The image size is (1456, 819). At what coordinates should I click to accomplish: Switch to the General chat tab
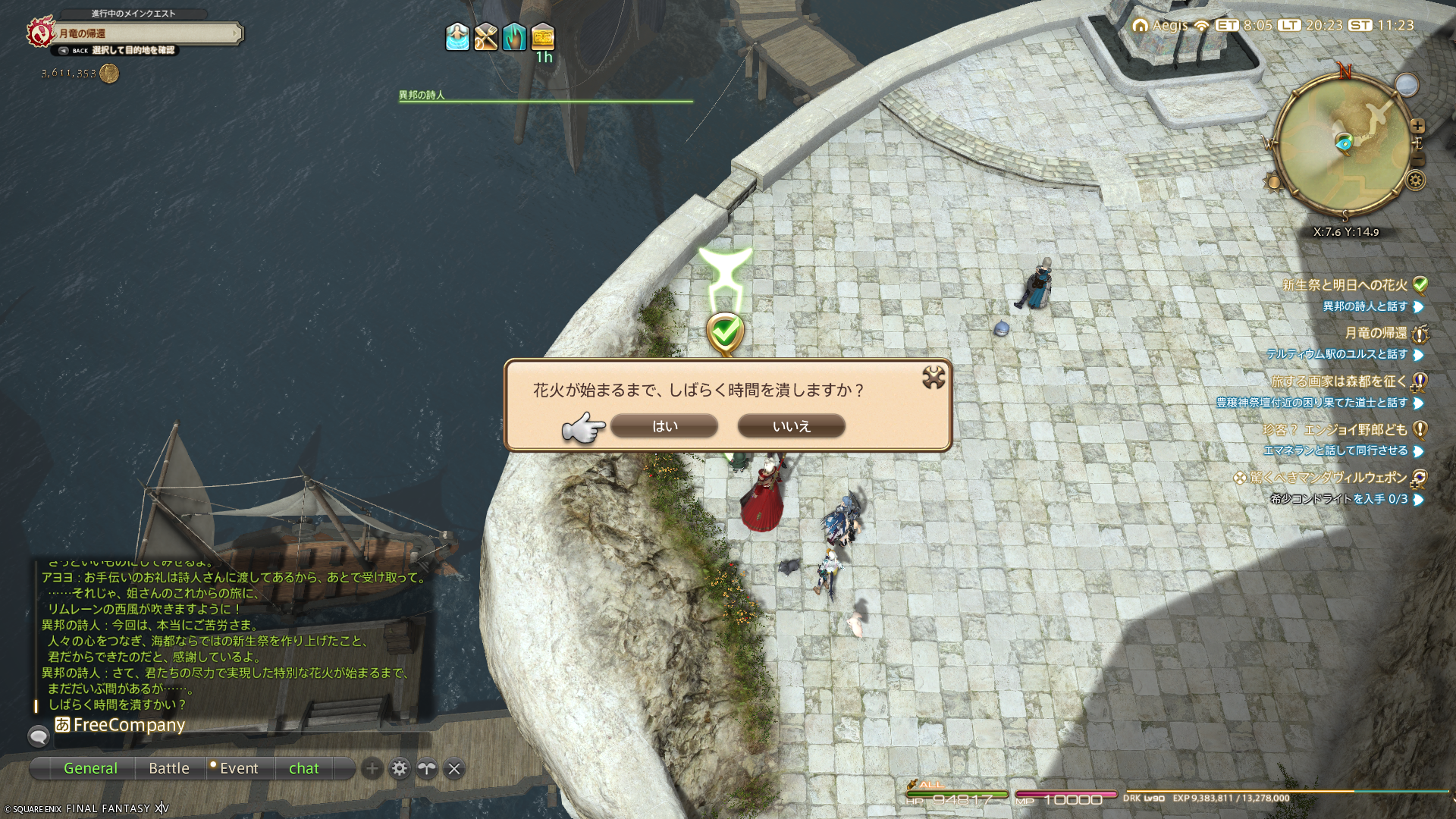tap(90, 768)
